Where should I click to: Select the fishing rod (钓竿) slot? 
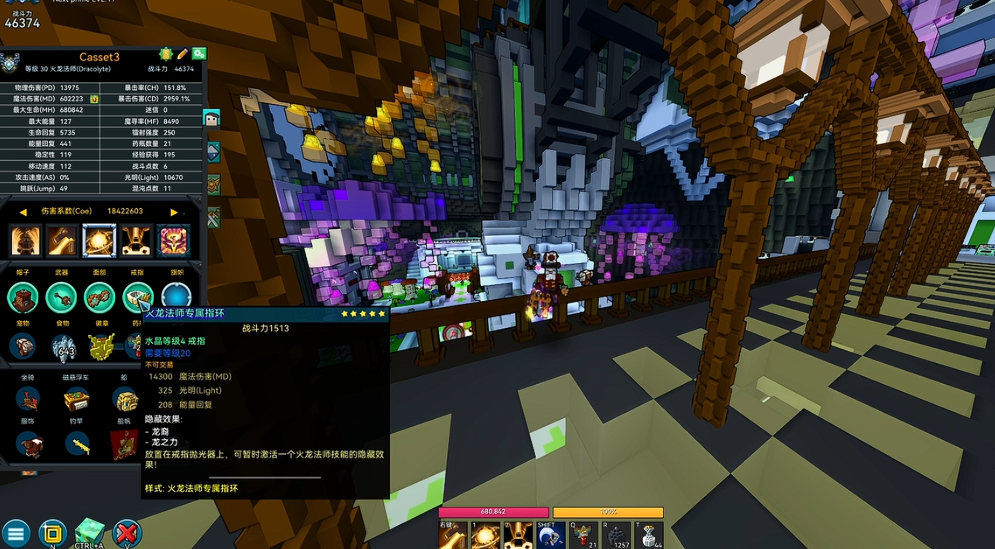[x=77, y=444]
